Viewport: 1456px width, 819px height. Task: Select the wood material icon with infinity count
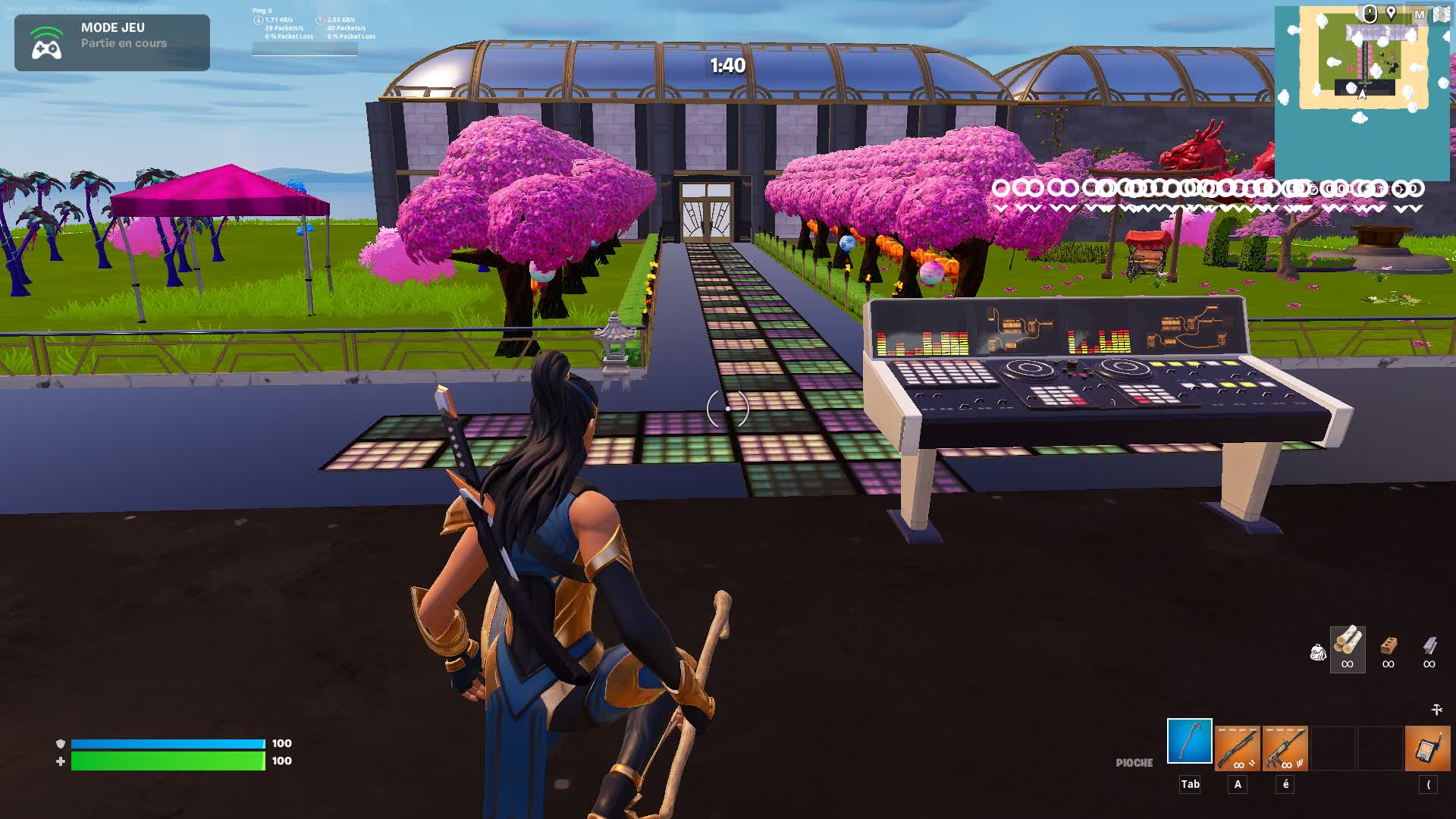[1348, 646]
